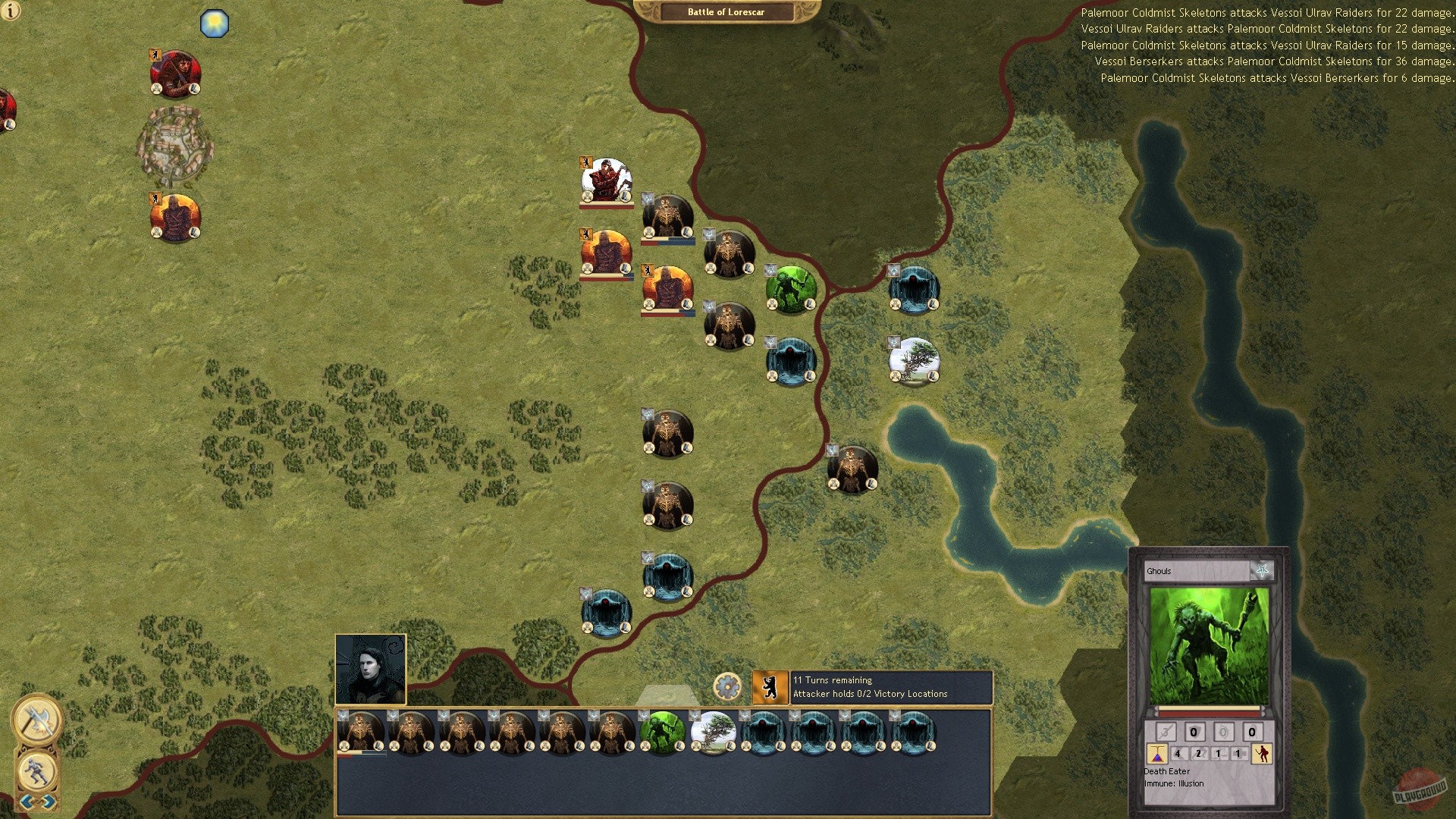Viewport: 1456px width, 819px height.
Task: Select the green Ghouls portrait in unit tray
Action: tap(662, 733)
